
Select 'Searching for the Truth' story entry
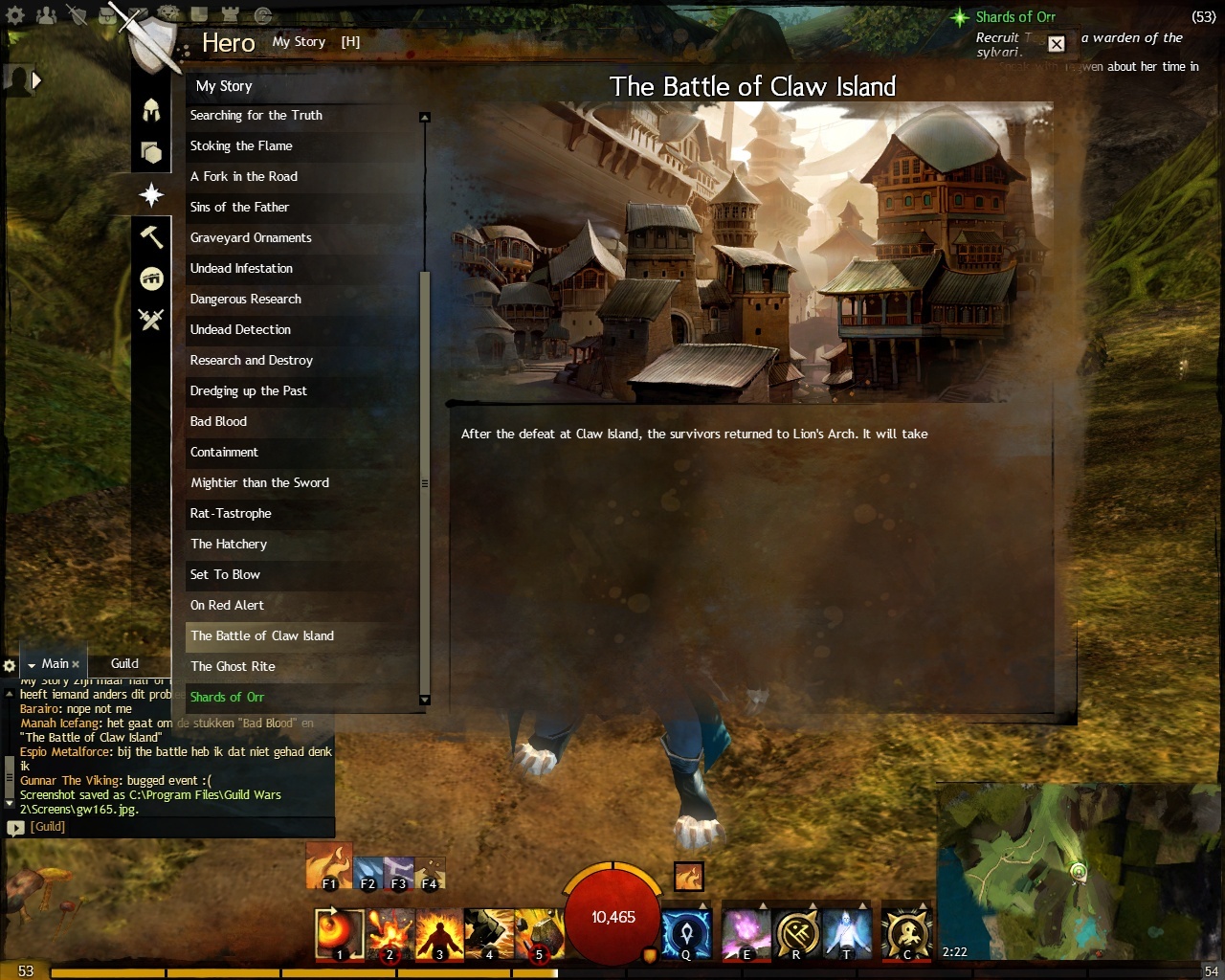pos(256,116)
